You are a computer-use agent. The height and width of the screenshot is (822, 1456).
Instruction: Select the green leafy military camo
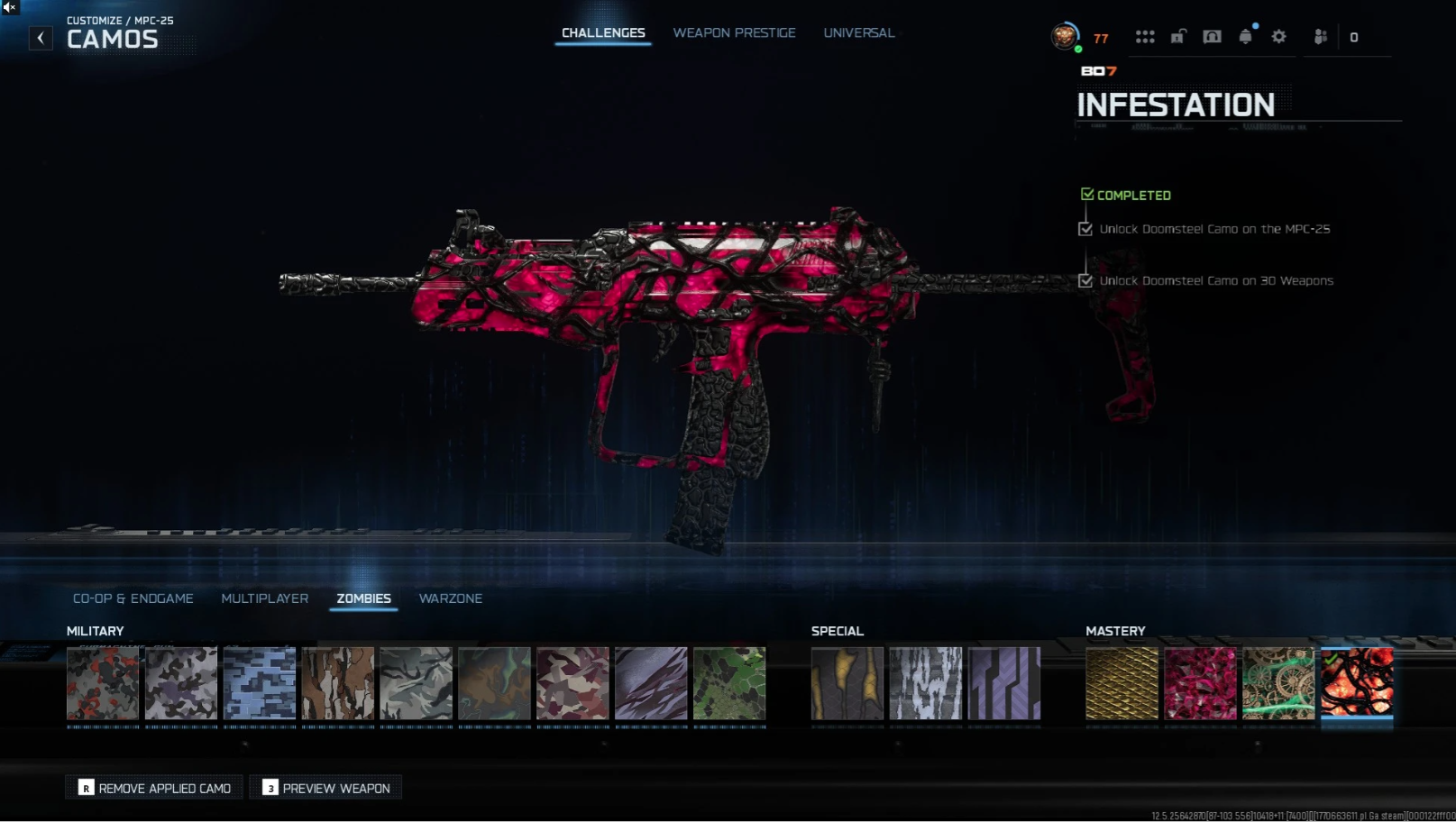729,683
